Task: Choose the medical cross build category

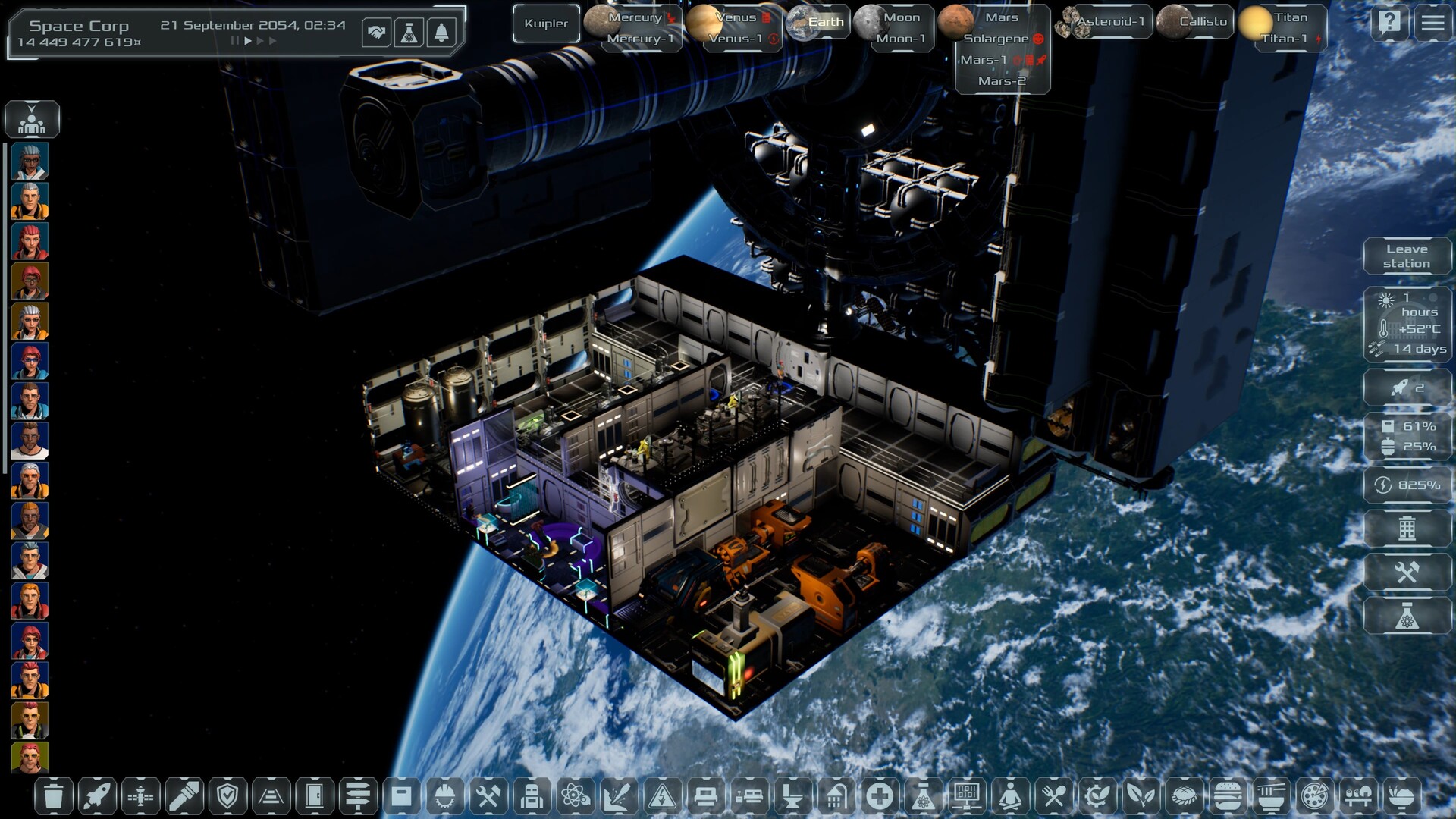Action: (x=880, y=796)
